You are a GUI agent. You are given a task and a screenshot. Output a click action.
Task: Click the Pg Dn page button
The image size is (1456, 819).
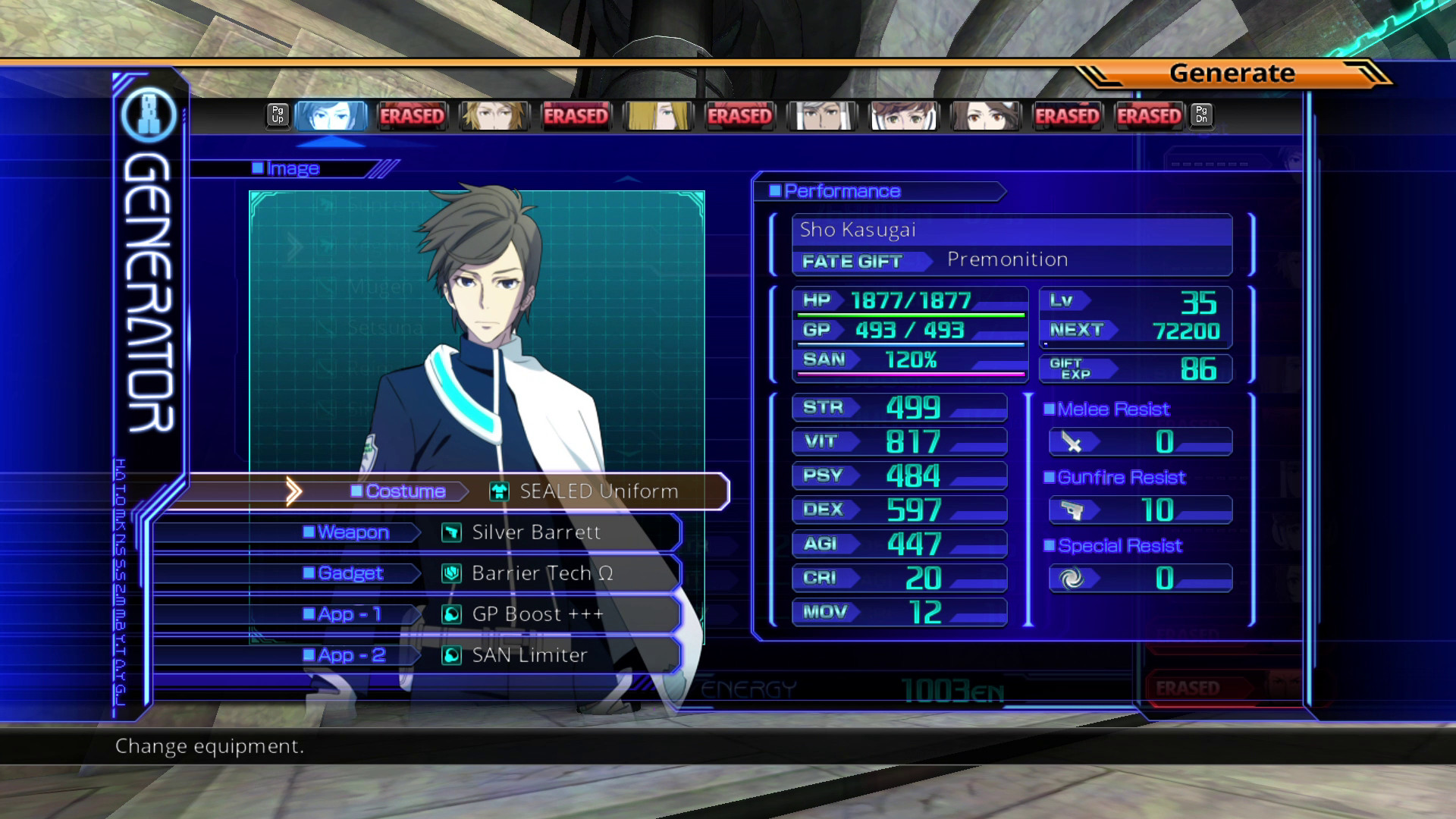click(x=1201, y=115)
